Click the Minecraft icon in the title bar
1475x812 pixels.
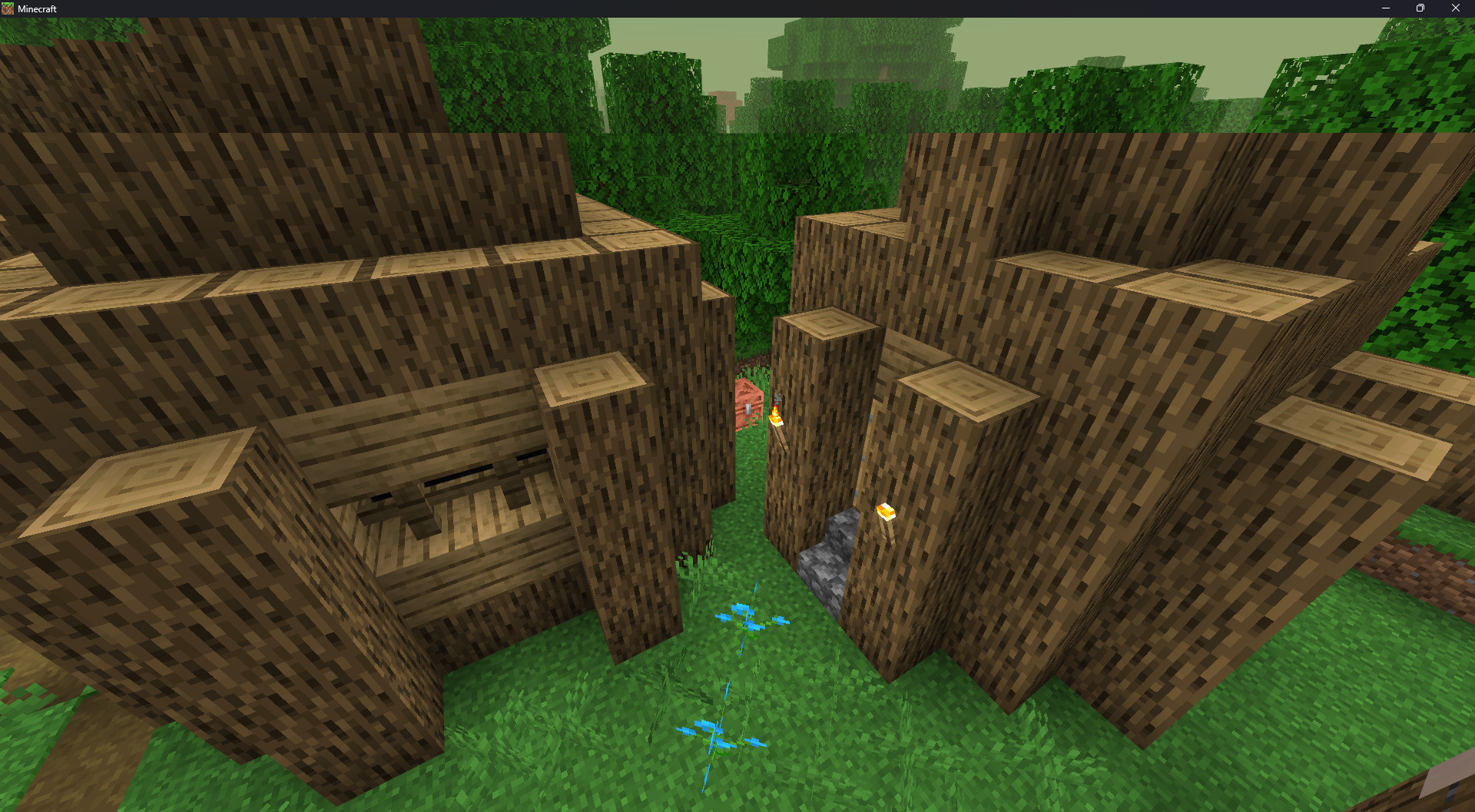tap(8, 8)
